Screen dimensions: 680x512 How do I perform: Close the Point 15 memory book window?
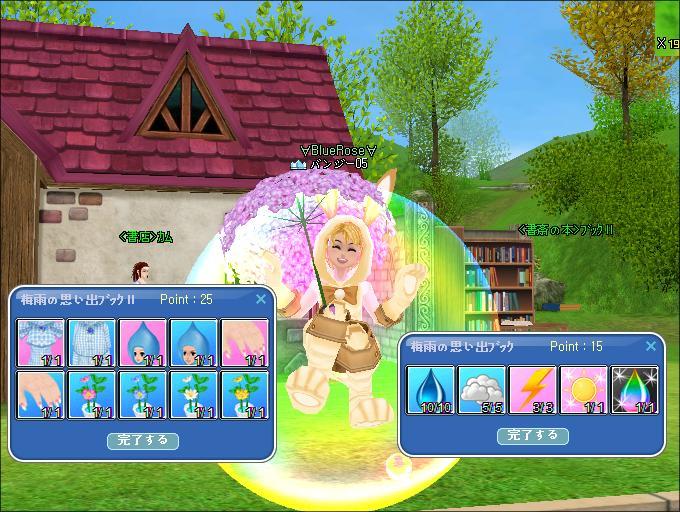coord(651,346)
